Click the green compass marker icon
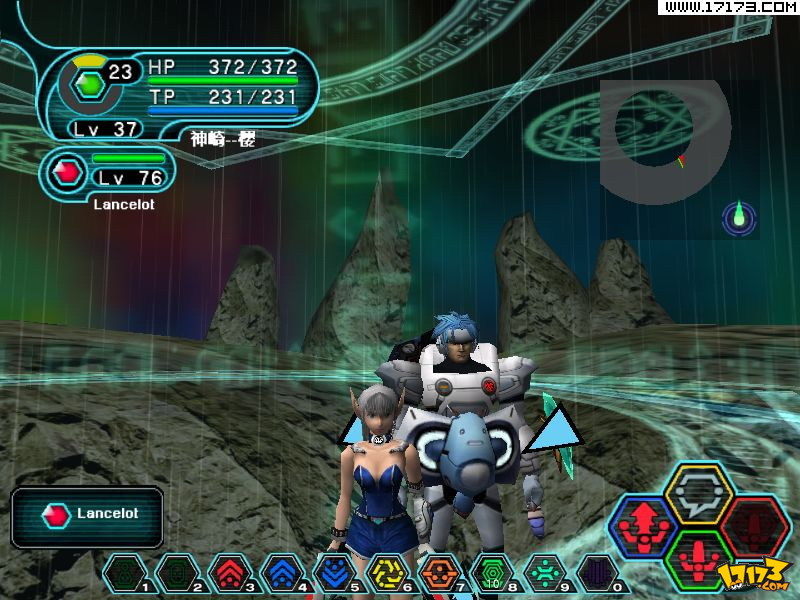The width and height of the screenshot is (800, 600). (x=739, y=217)
